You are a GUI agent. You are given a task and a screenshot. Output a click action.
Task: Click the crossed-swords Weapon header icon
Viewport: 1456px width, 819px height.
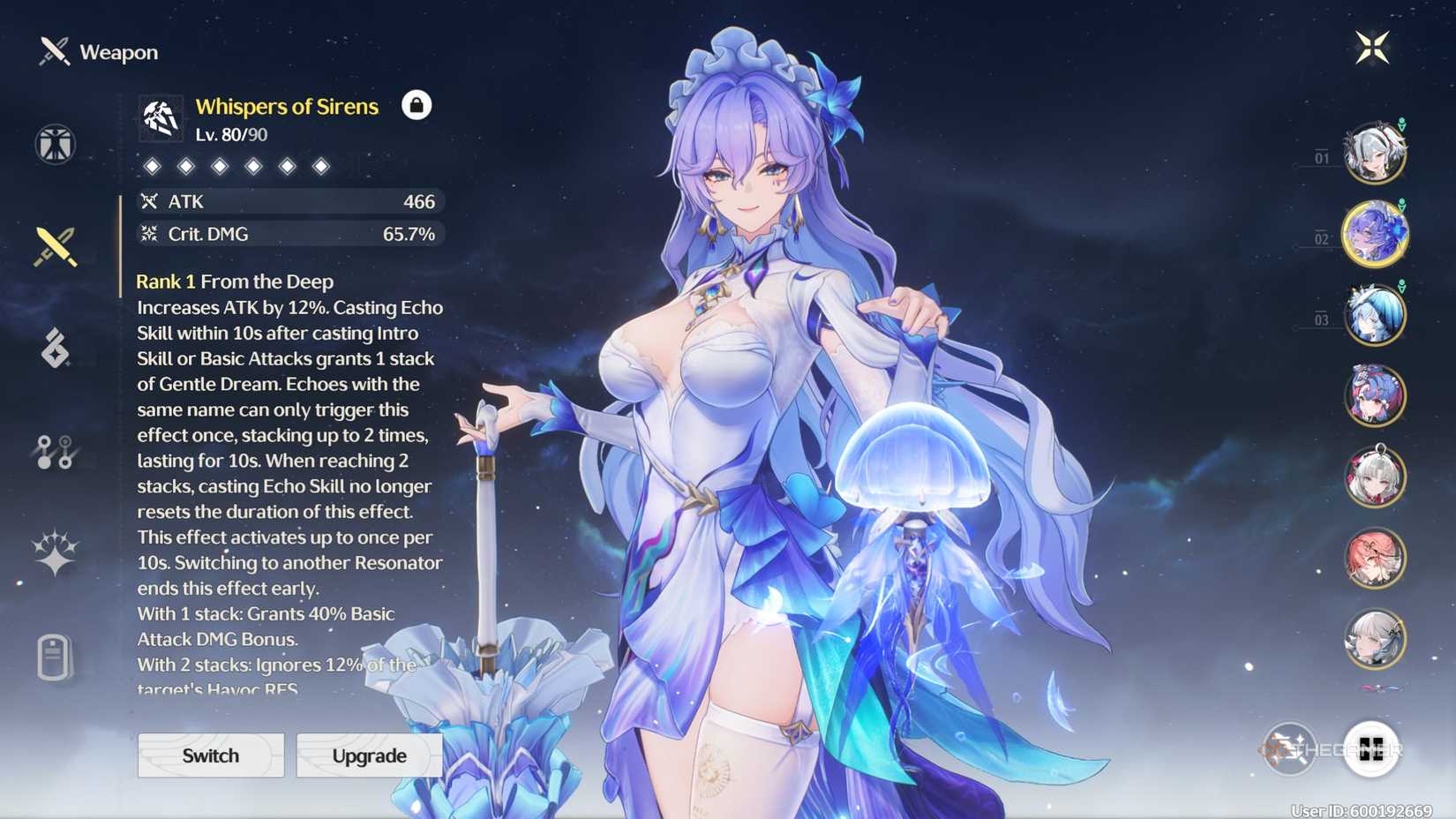point(52,51)
